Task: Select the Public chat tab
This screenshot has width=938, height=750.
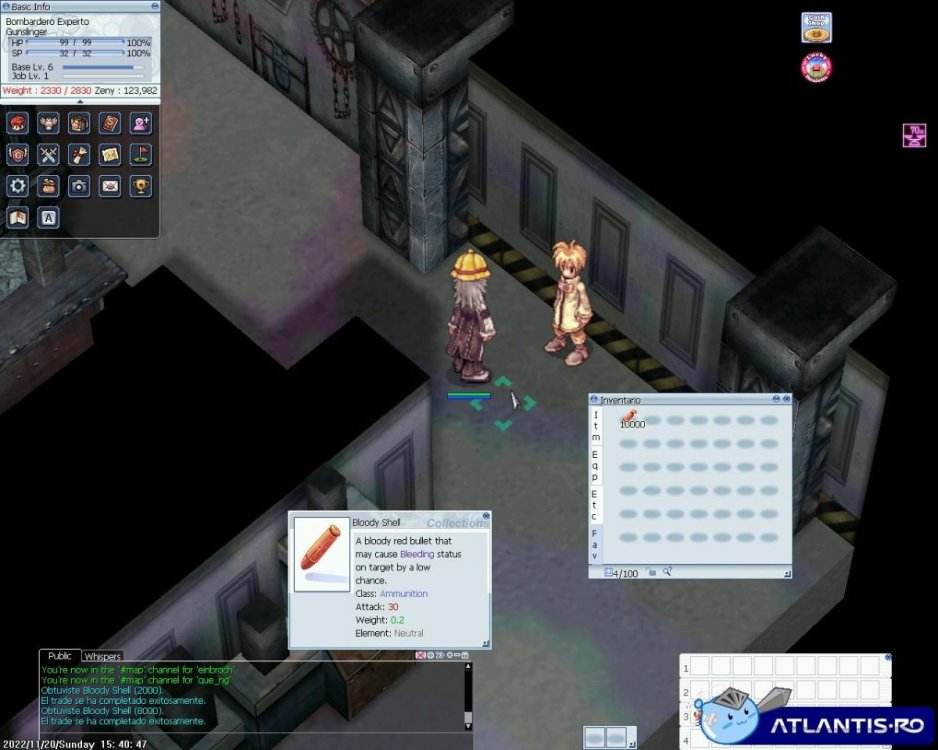Action: pos(60,656)
